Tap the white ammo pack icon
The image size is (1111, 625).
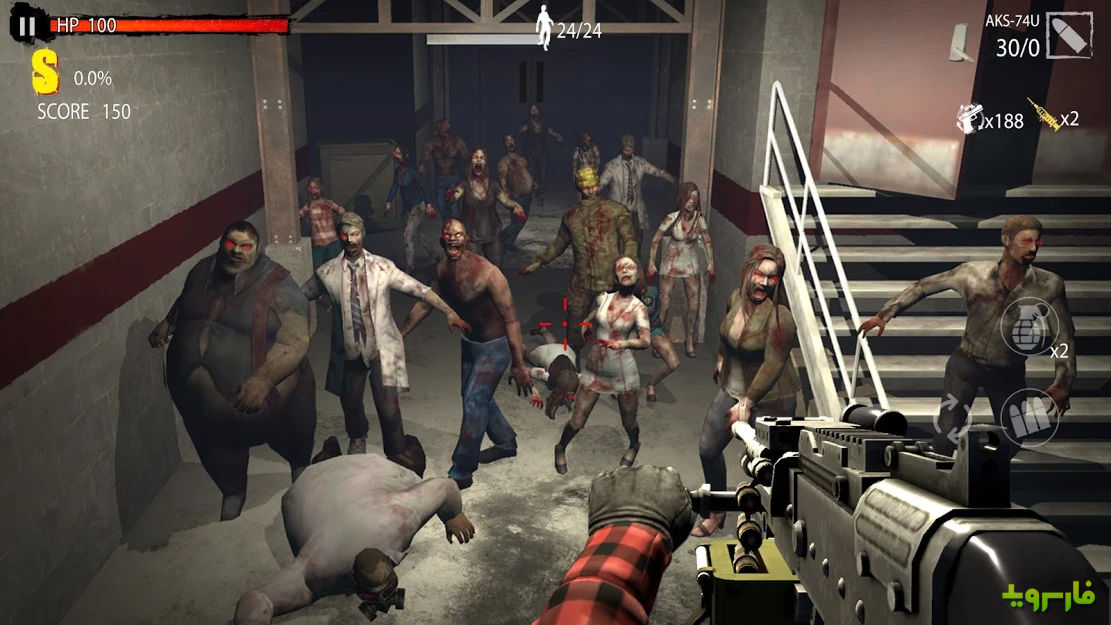pyautogui.click(x=968, y=119)
